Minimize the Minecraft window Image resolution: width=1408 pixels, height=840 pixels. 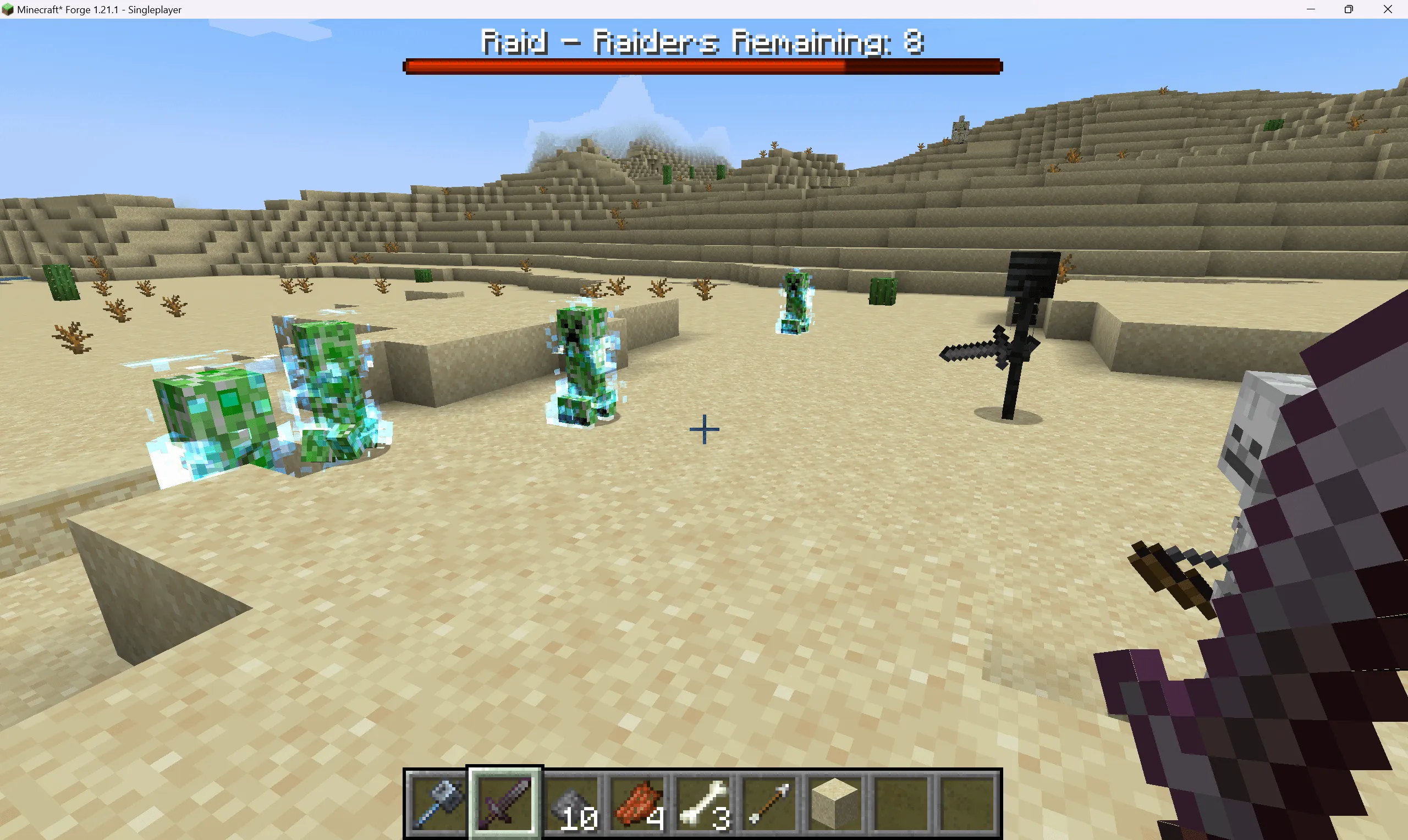(1312, 9)
